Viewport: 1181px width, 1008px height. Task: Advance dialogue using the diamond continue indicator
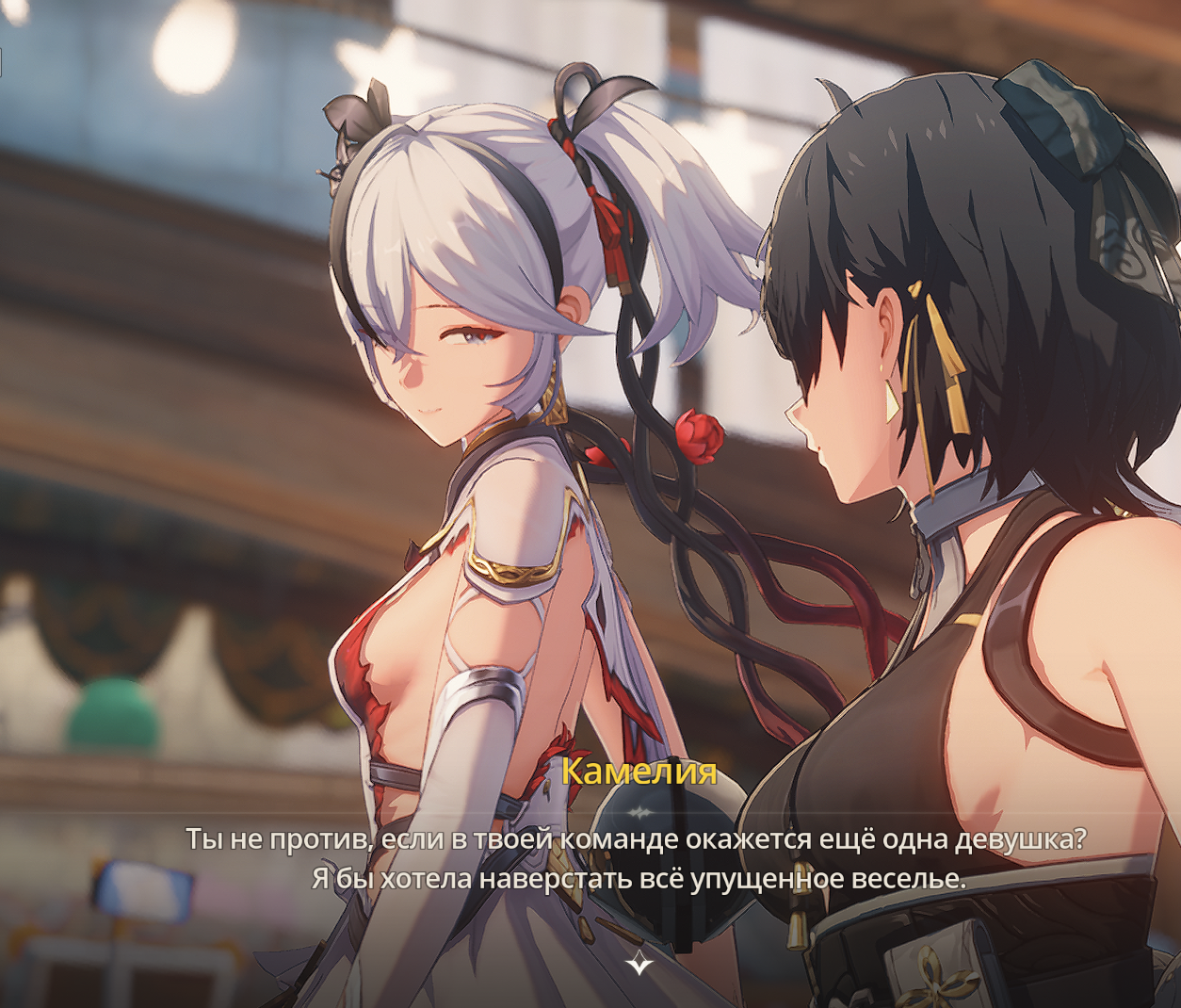(639, 963)
